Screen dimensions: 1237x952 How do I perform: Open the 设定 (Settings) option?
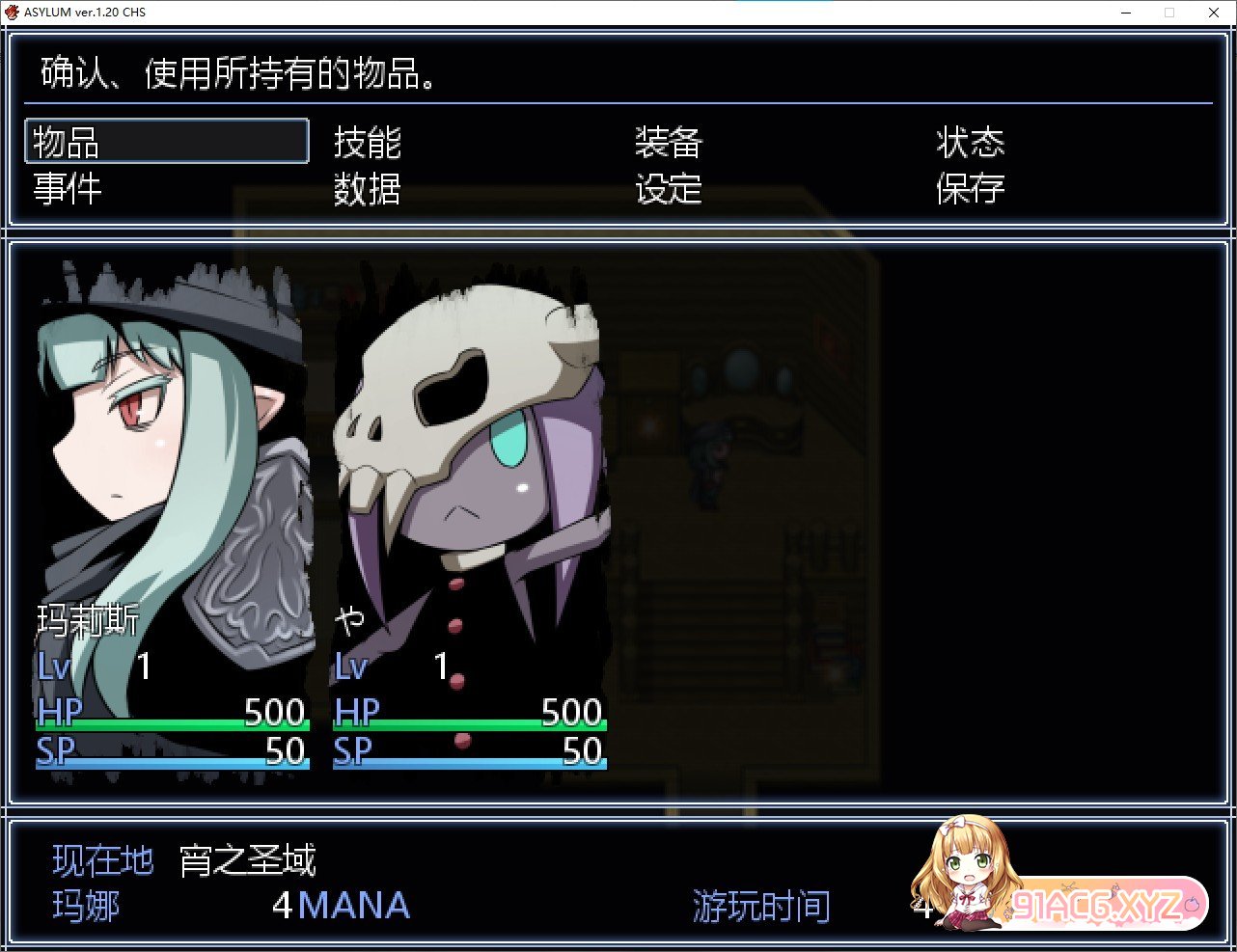[669, 189]
